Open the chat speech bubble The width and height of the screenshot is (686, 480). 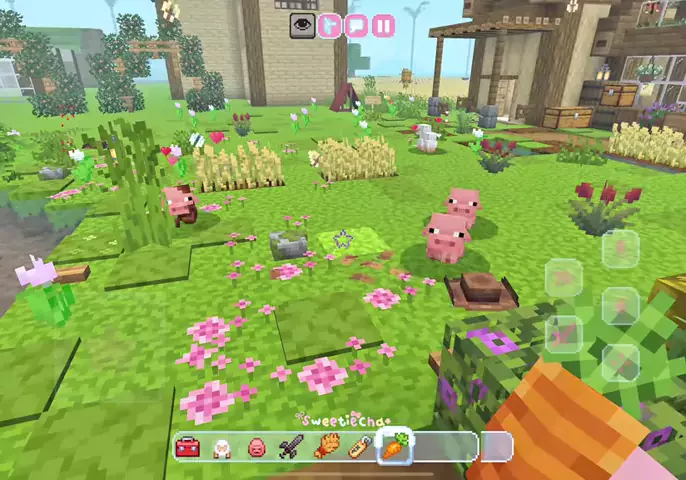(356, 26)
